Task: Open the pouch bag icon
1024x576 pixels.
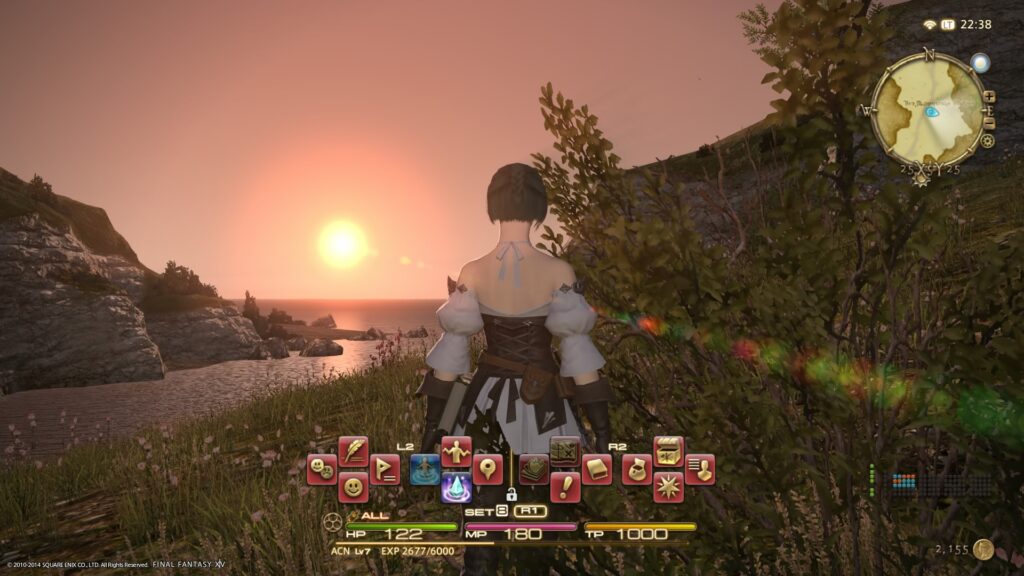Action: coord(637,469)
